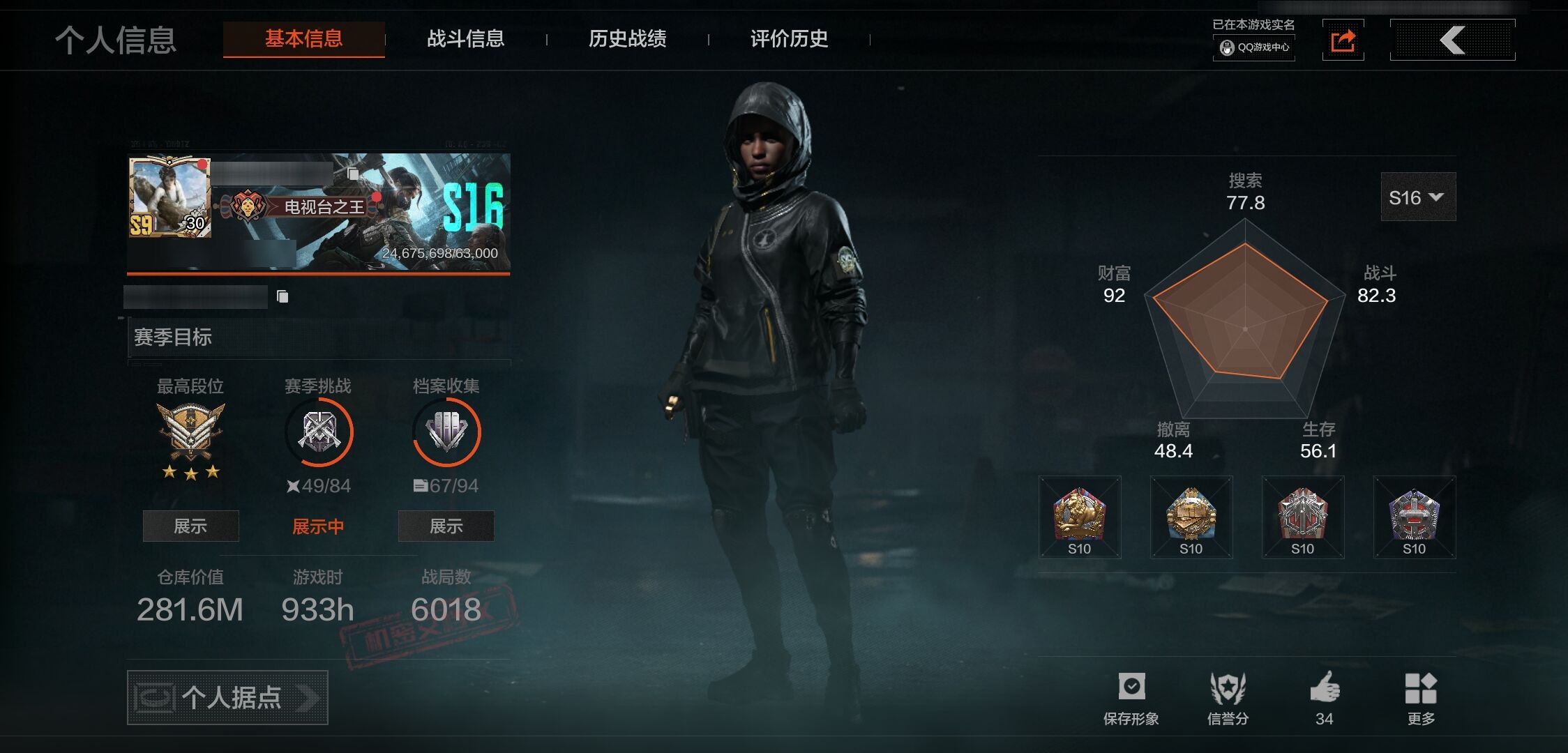Viewport: 1568px width, 753px height.
Task: View the 评价历史 tab
Action: tap(789, 39)
